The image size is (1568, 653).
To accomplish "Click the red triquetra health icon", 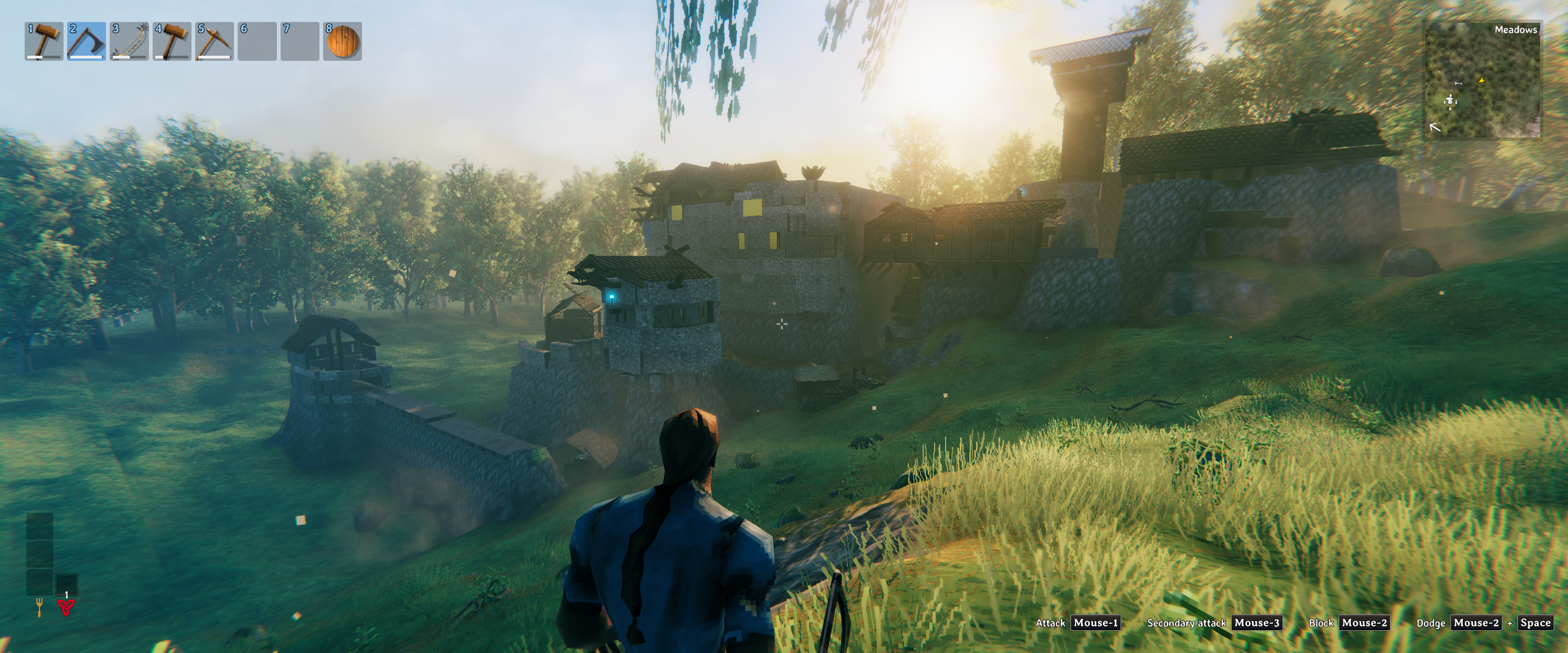I will click(66, 607).
